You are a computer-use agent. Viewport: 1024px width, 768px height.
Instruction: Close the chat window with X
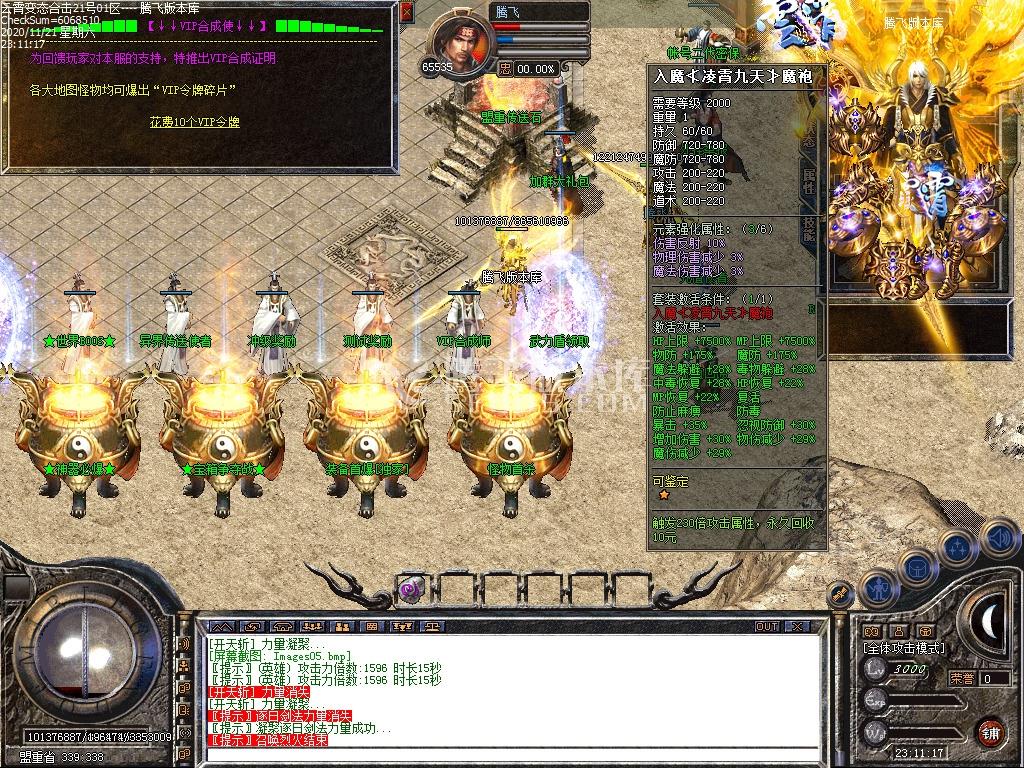point(796,626)
